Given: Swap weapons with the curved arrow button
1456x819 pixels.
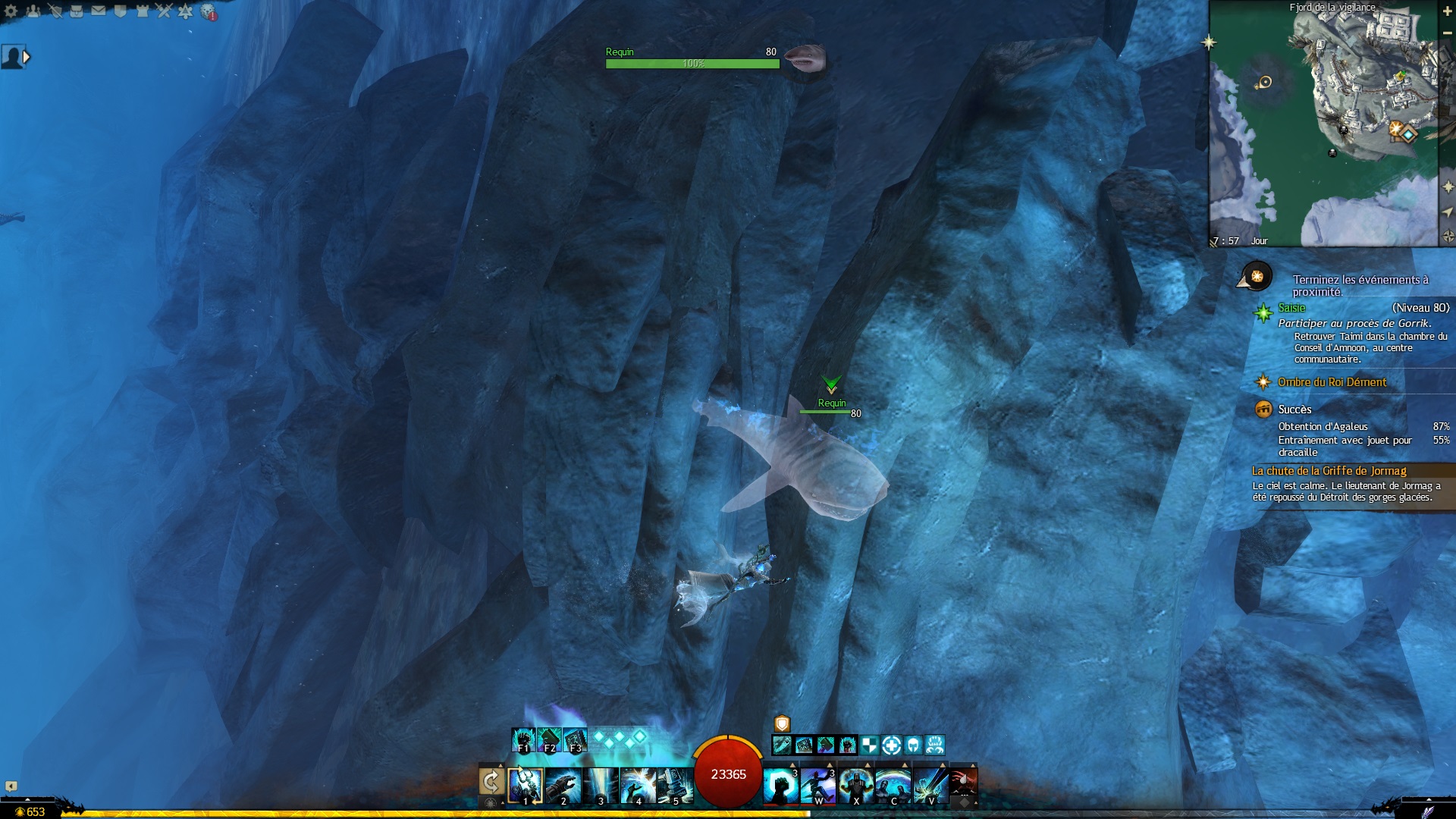Looking at the screenshot, I should (x=491, y=782).
